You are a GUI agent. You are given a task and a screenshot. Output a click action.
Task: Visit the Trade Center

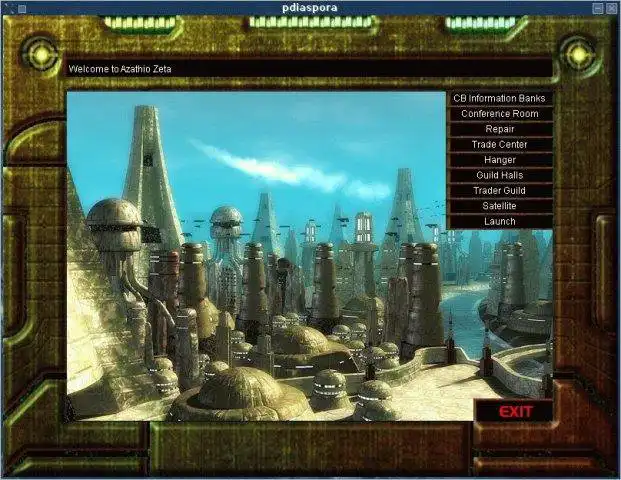click(500, 144)
